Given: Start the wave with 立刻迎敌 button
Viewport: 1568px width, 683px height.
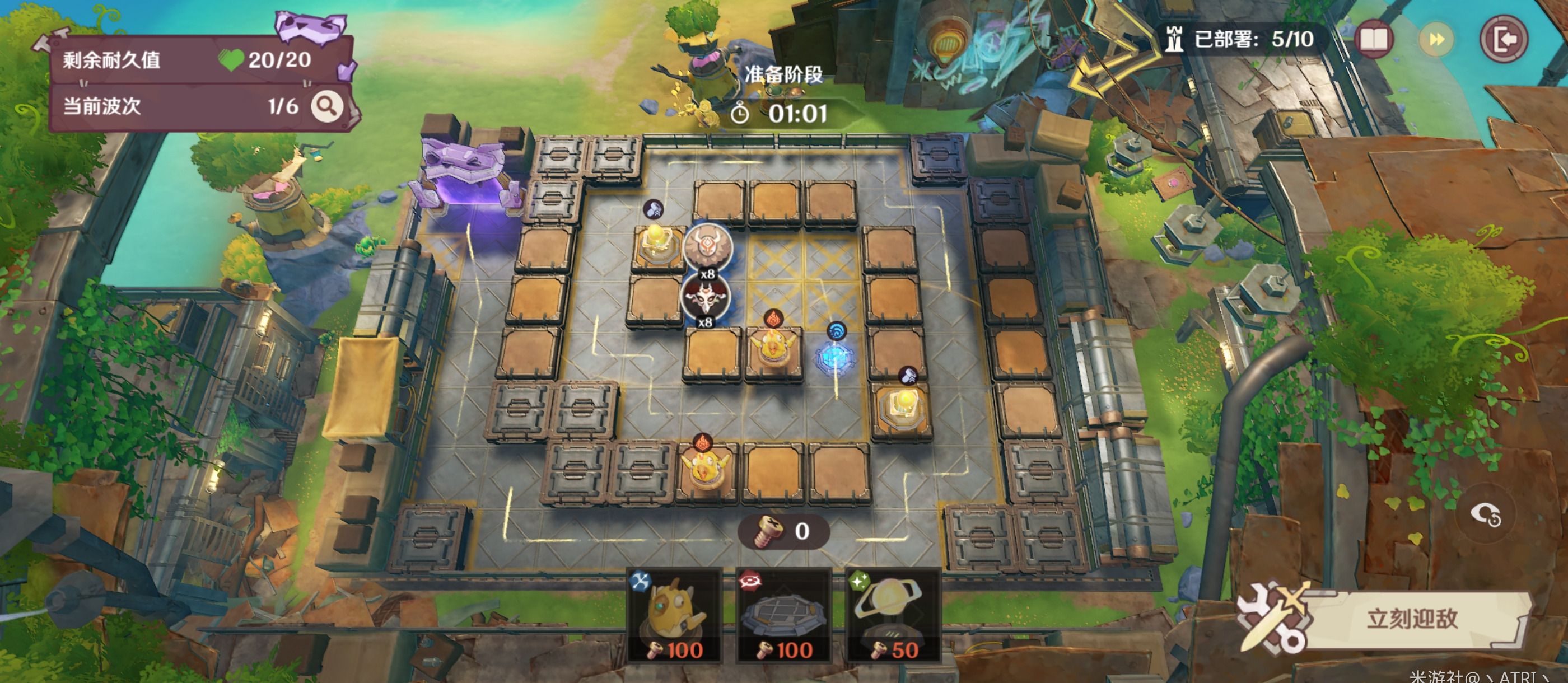Looking at the screenshot, I should click(1411, 619).
